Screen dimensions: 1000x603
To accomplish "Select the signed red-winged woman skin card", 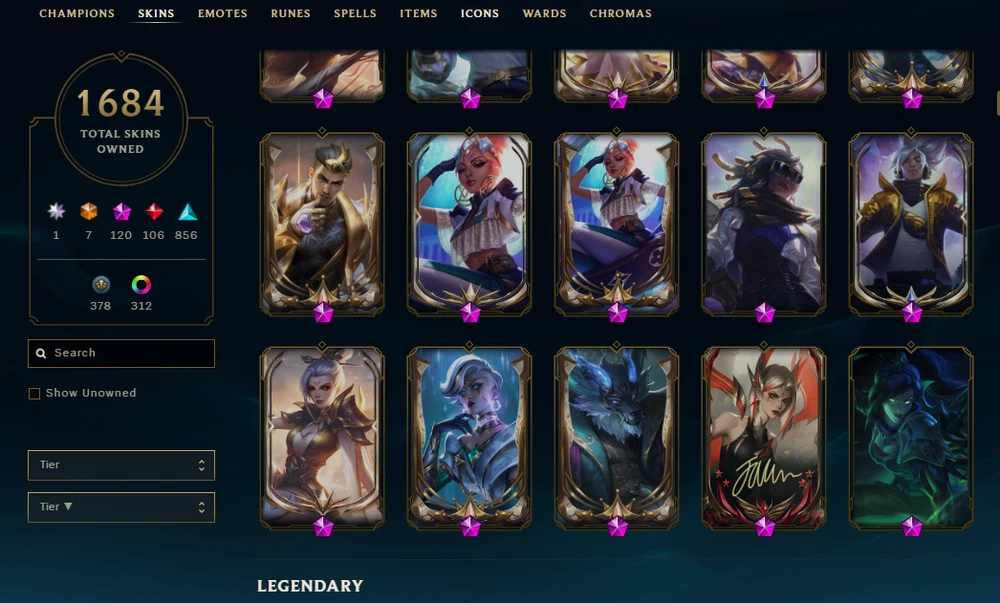I will tap(764, 437).
